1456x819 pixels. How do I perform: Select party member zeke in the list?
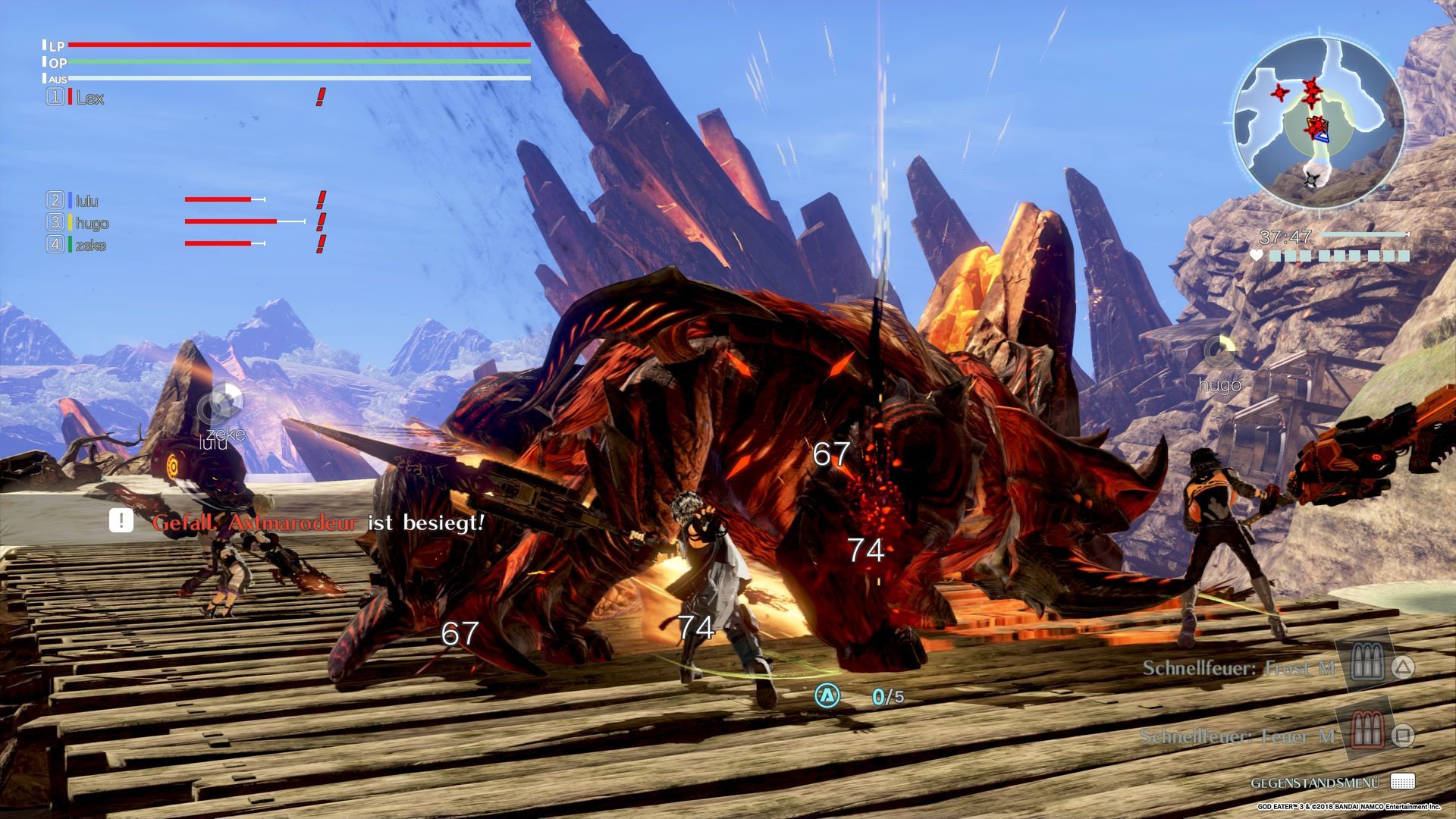click(90, 245)
